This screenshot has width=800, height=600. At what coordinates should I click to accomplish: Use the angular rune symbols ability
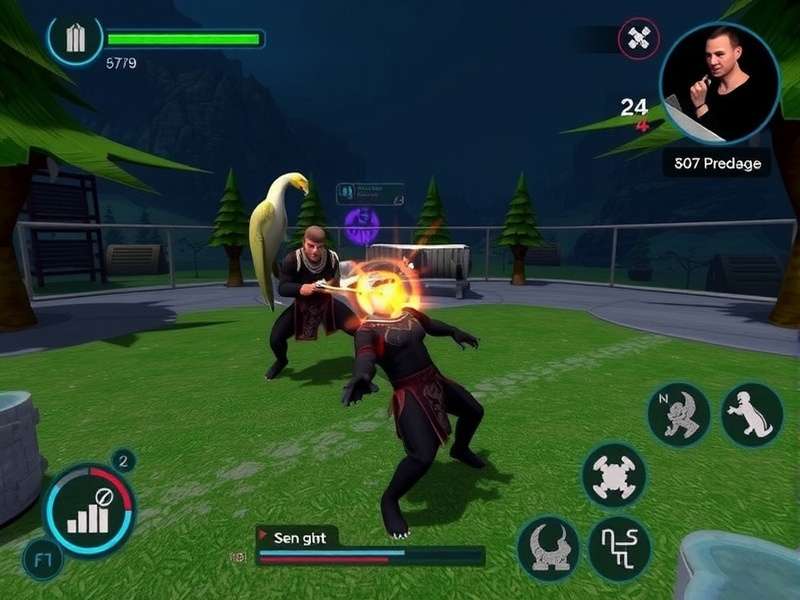click(x=619, y=549)
